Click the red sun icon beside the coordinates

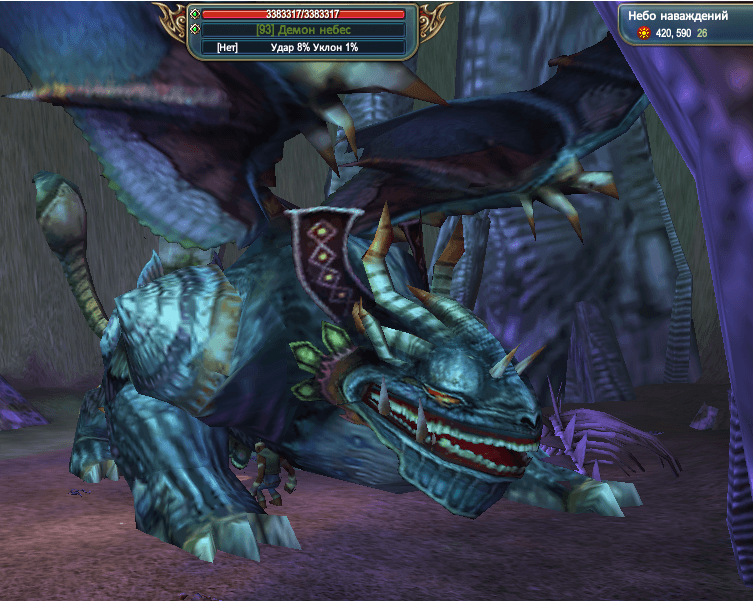[644, 34]
